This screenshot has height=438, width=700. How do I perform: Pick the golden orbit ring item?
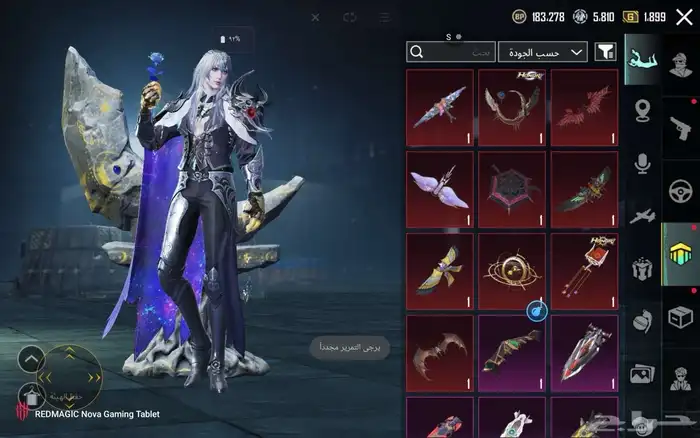tap(511, 271)
